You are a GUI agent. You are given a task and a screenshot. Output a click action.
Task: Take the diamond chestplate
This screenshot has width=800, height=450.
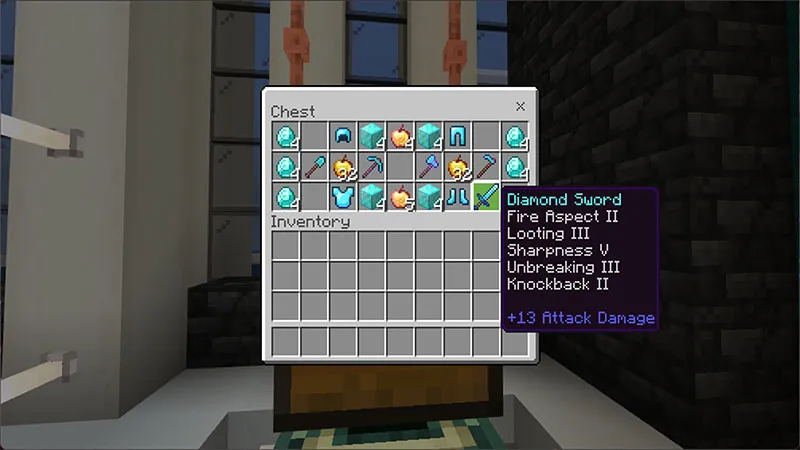[343, 194]
